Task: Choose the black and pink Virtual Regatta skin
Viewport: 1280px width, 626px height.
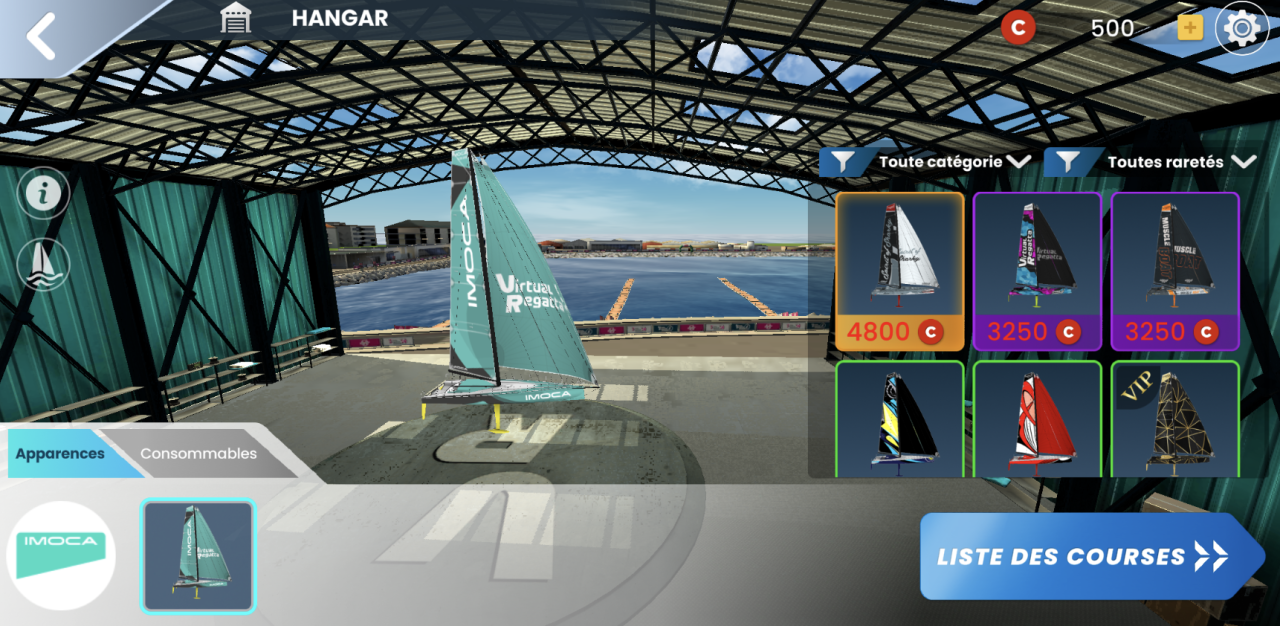Action: point(1037,270)
